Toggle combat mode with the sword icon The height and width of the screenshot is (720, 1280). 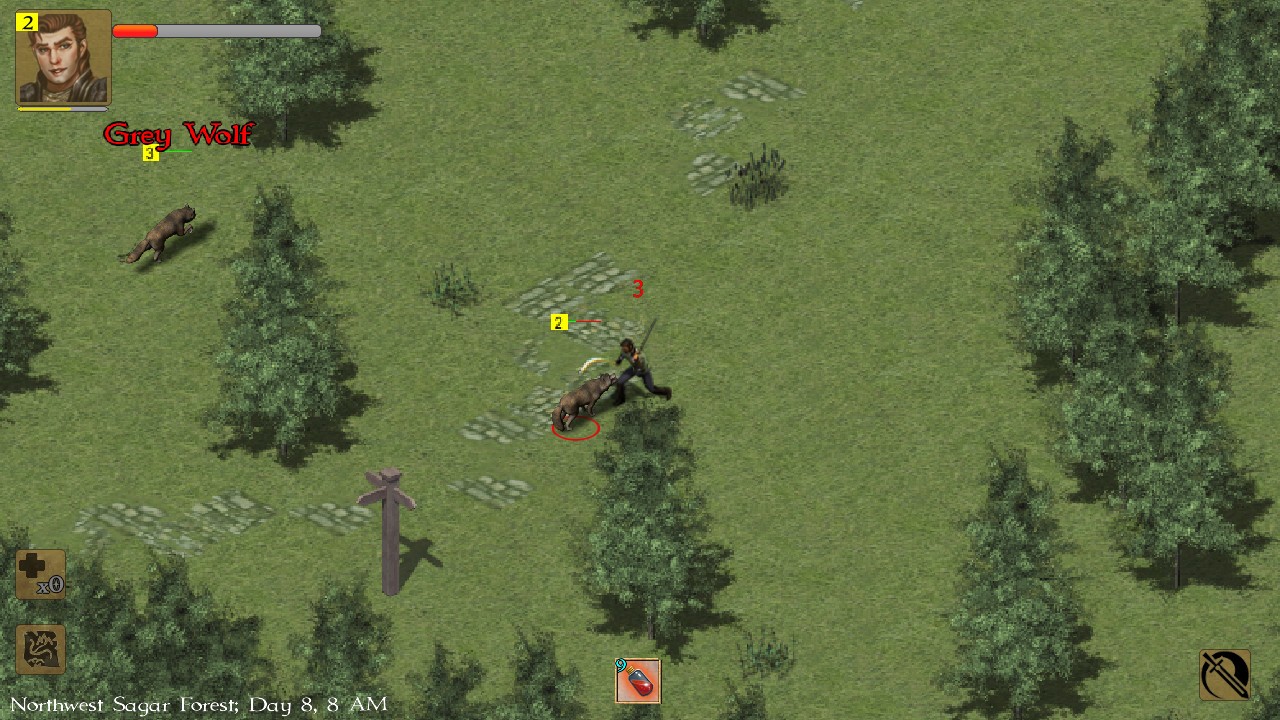click(x=1225, y=674)
